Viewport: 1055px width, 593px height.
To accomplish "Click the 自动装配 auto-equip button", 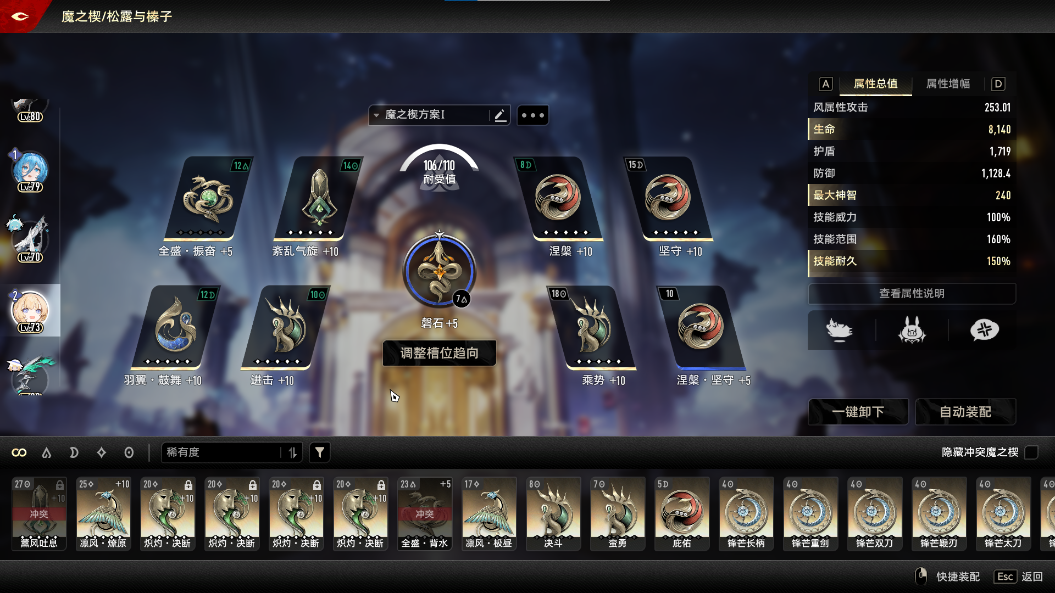I will click(965, 411).
